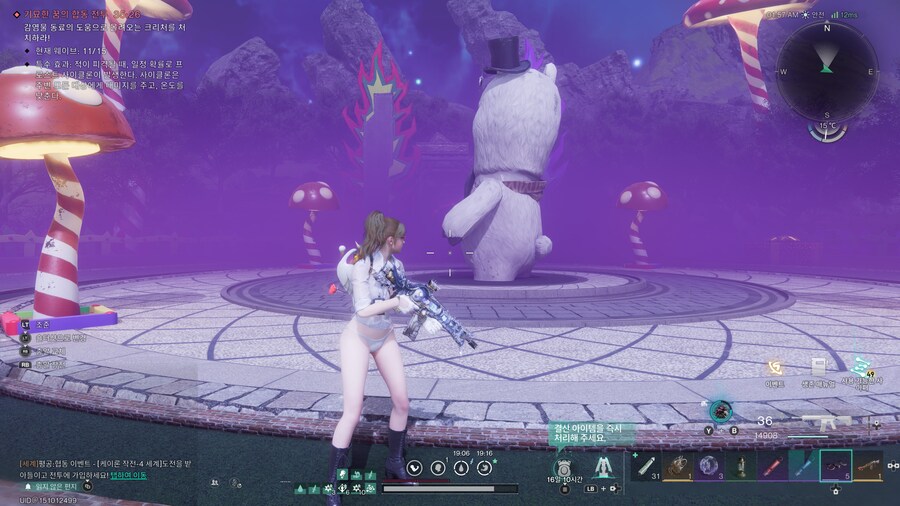Open the 이벤트 (Event) icon
Screen dimensions: 900x506
775,369
